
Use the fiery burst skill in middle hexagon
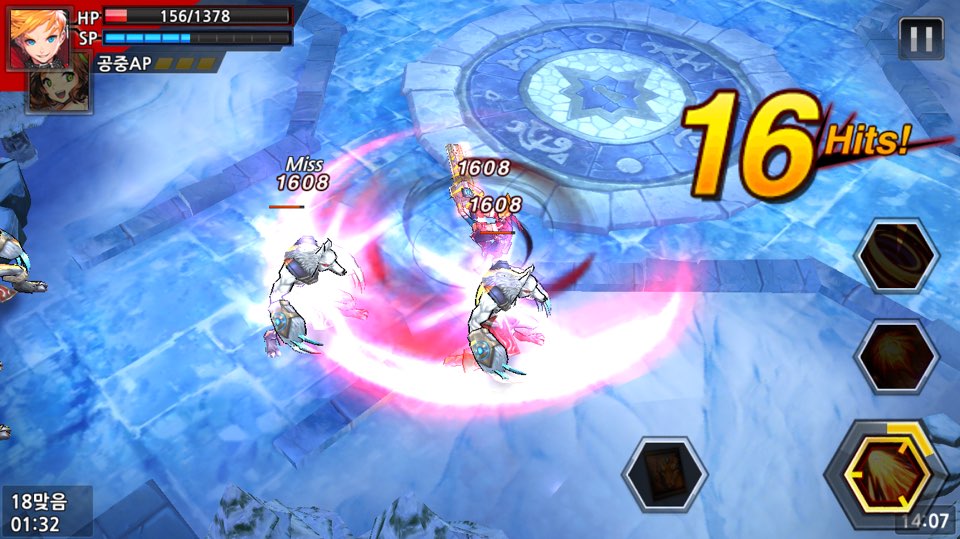[897, 357]
